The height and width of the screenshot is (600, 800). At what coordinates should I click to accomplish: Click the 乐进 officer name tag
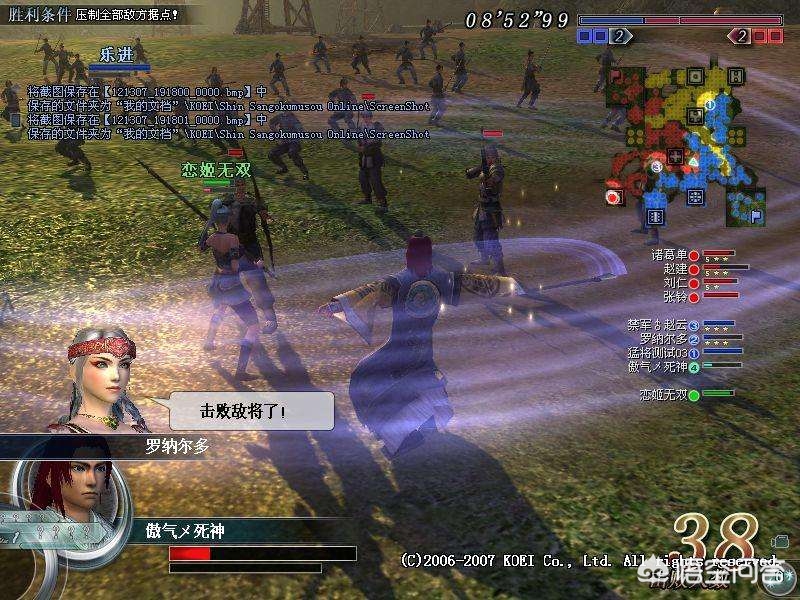(117, 55)
